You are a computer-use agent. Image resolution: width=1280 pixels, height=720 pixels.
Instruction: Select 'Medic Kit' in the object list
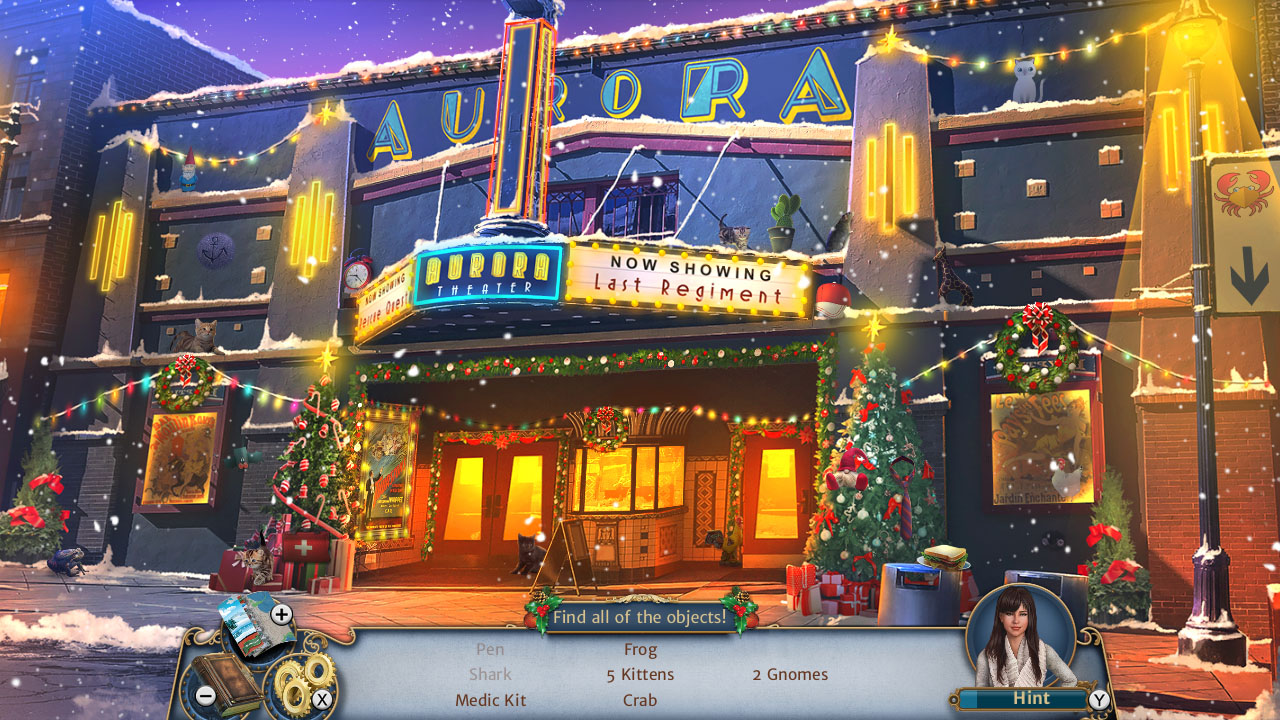[490, 700]
